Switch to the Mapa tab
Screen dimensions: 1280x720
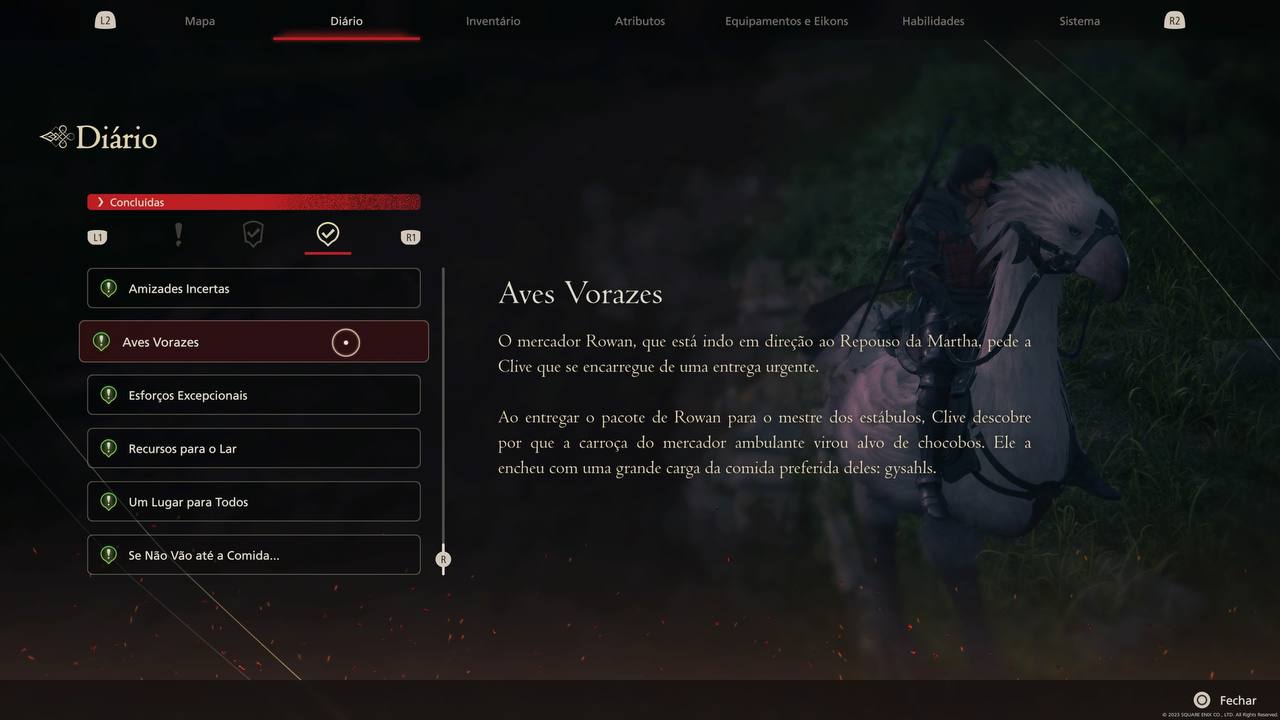click(200, 21)
